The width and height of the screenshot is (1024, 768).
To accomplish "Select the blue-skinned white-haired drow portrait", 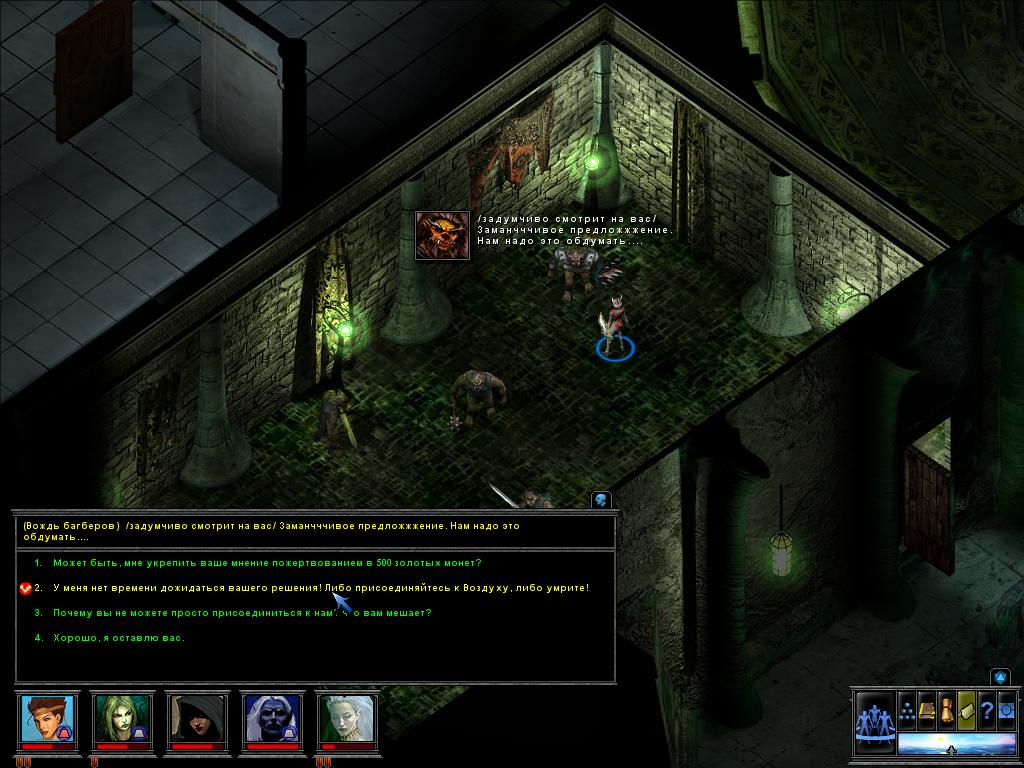I will (x=272, y=718).
